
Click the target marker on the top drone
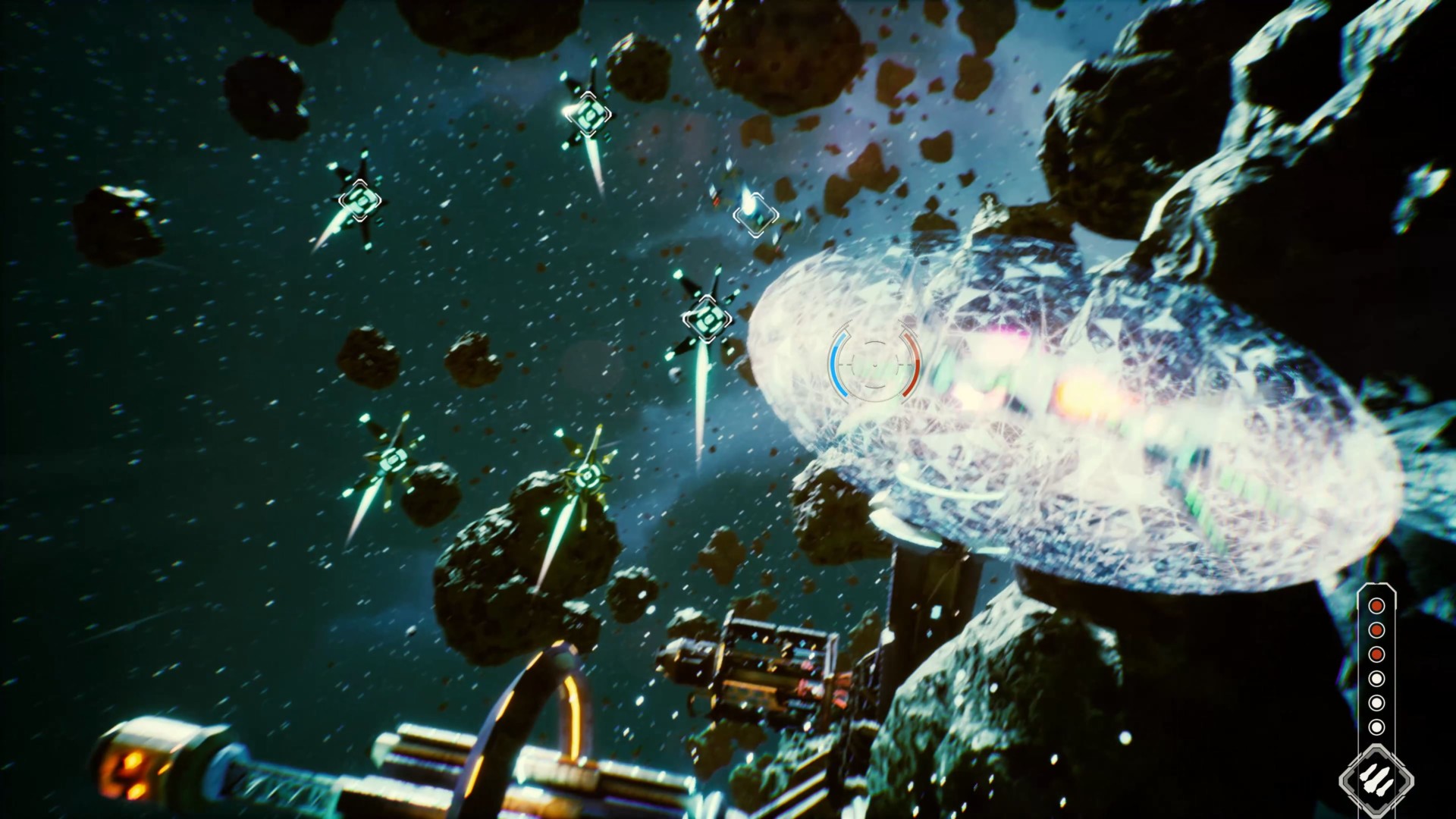coord(590,114)
